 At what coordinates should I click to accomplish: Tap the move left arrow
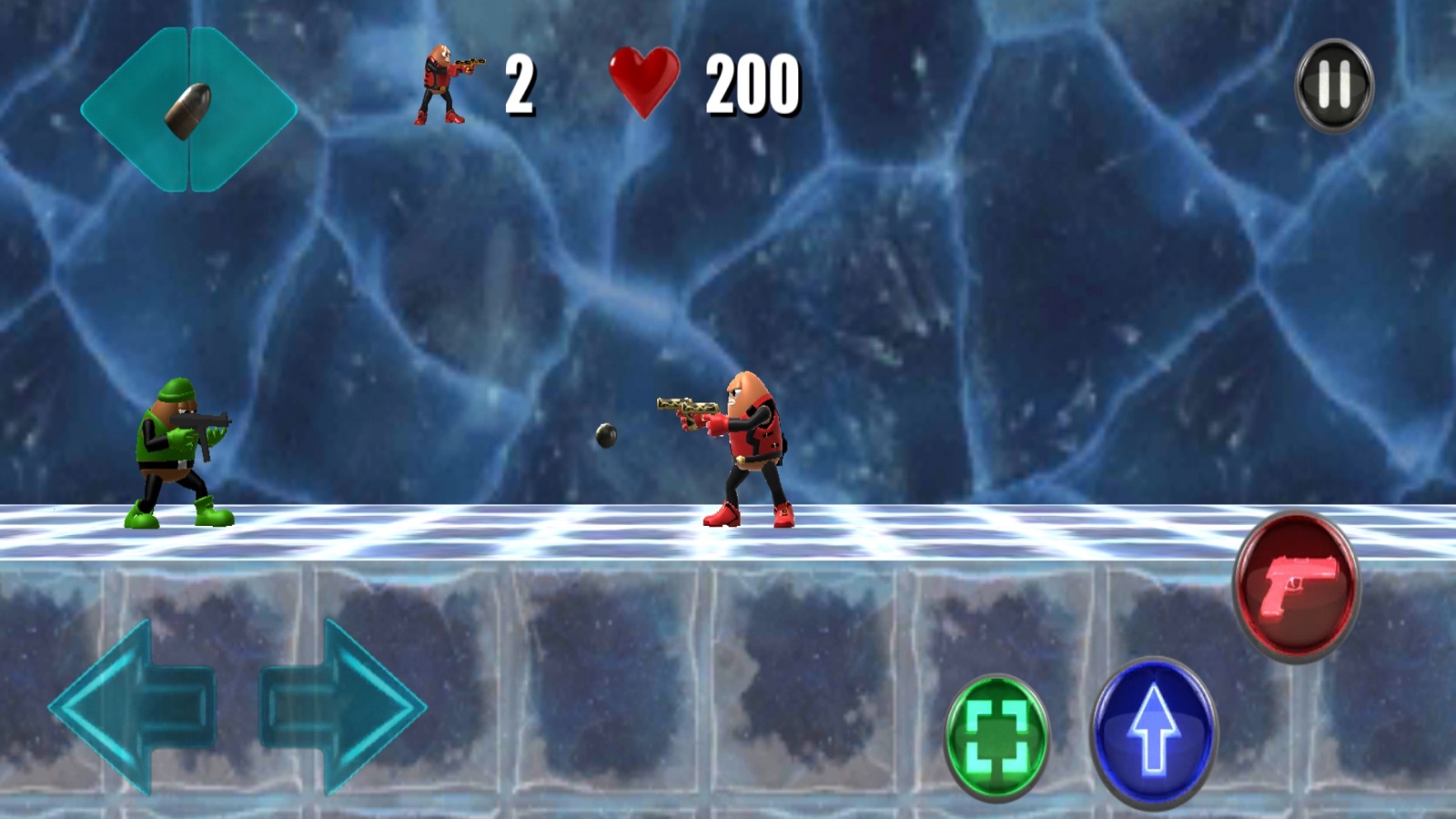click(134, 707)
